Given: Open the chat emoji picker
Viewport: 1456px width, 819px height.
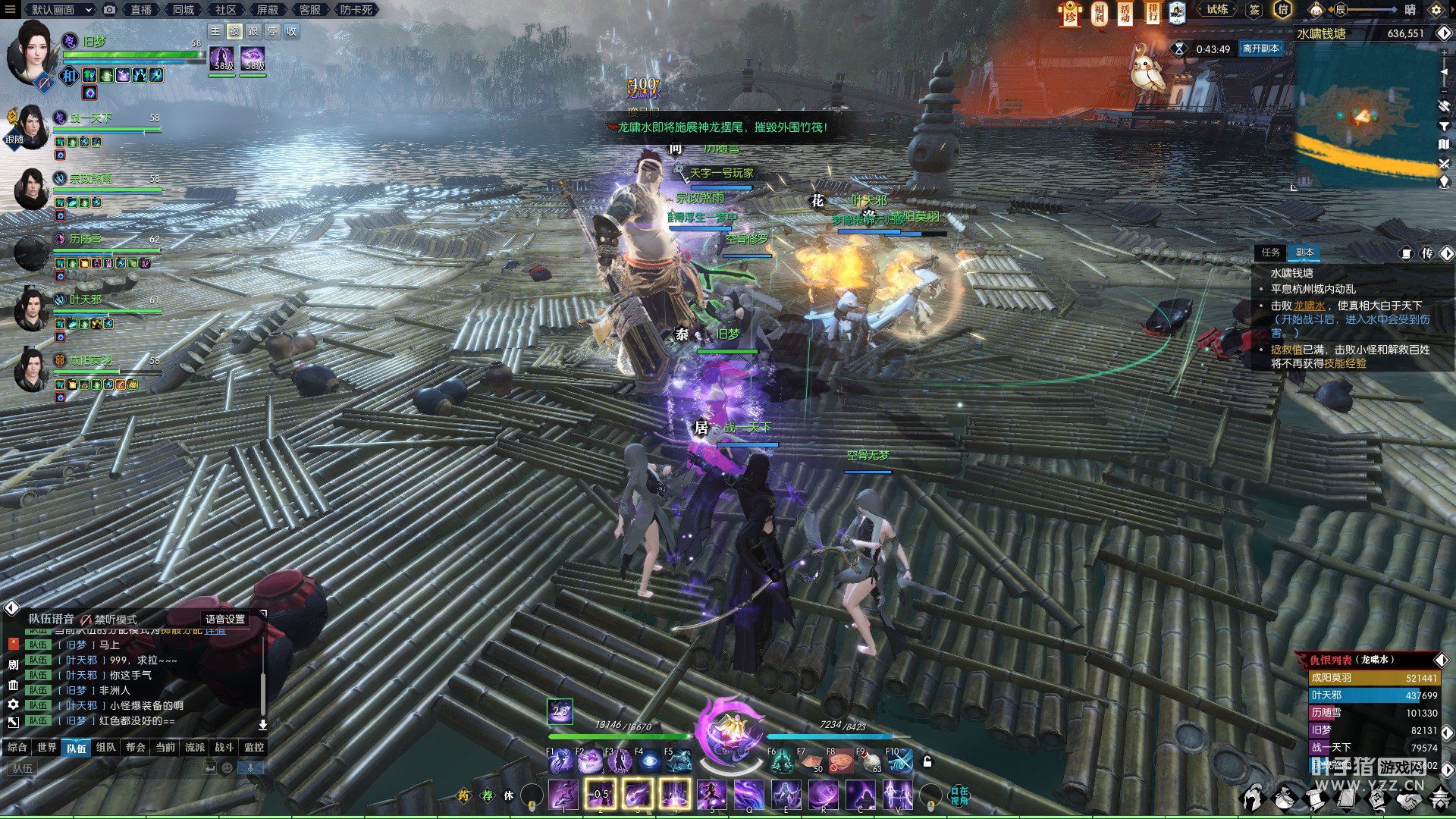Looking at the screenshot, I should click(227, 768).
